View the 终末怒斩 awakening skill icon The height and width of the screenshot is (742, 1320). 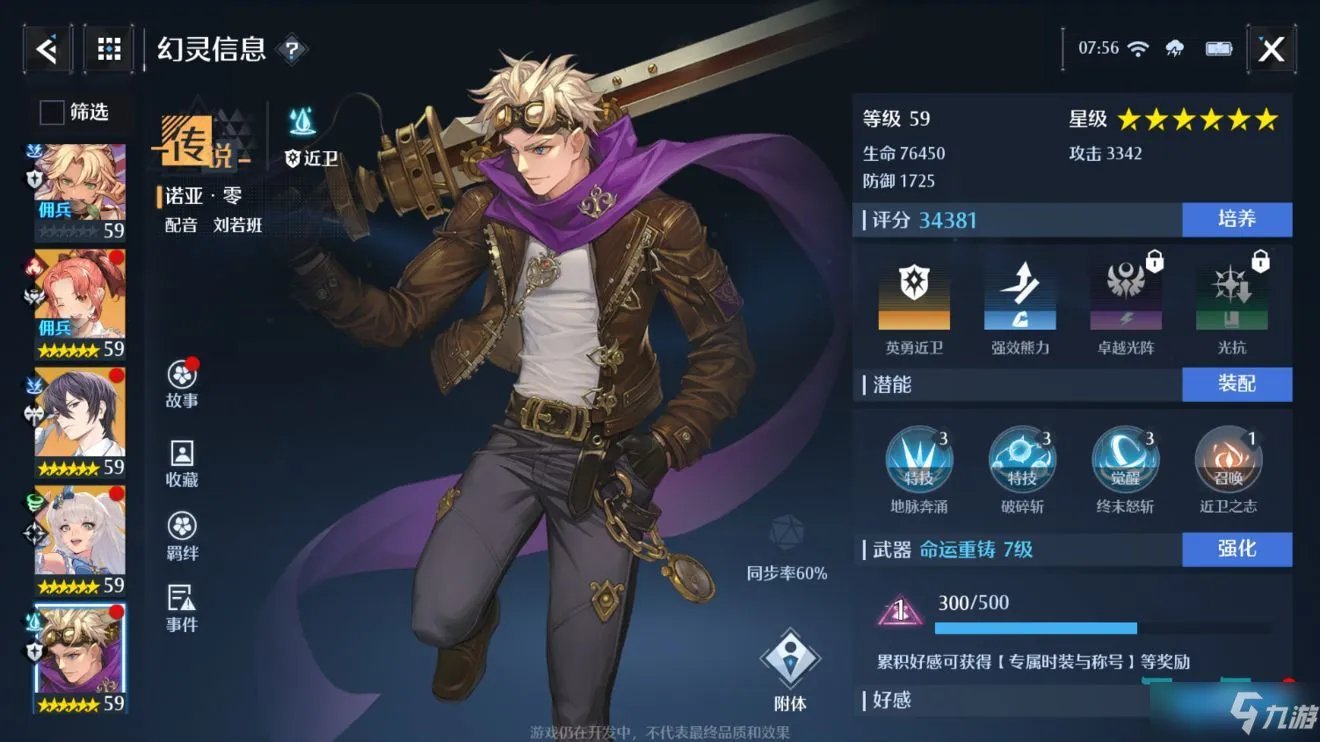(x=1125, y=460)
